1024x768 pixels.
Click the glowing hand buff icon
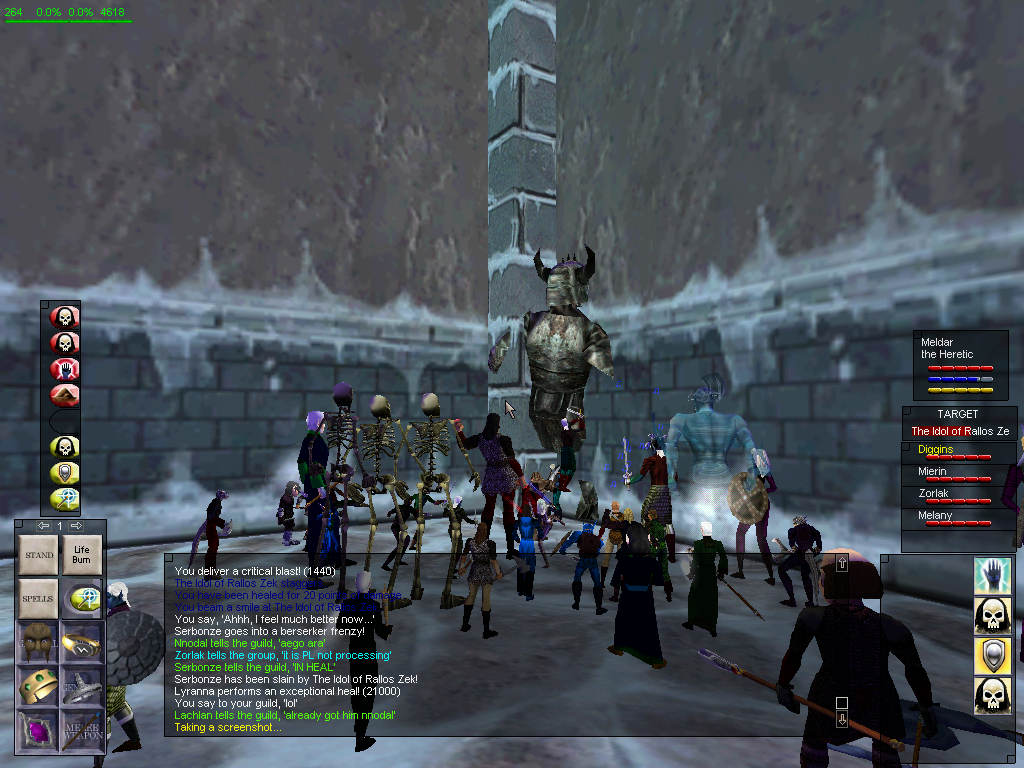(992, 576)
